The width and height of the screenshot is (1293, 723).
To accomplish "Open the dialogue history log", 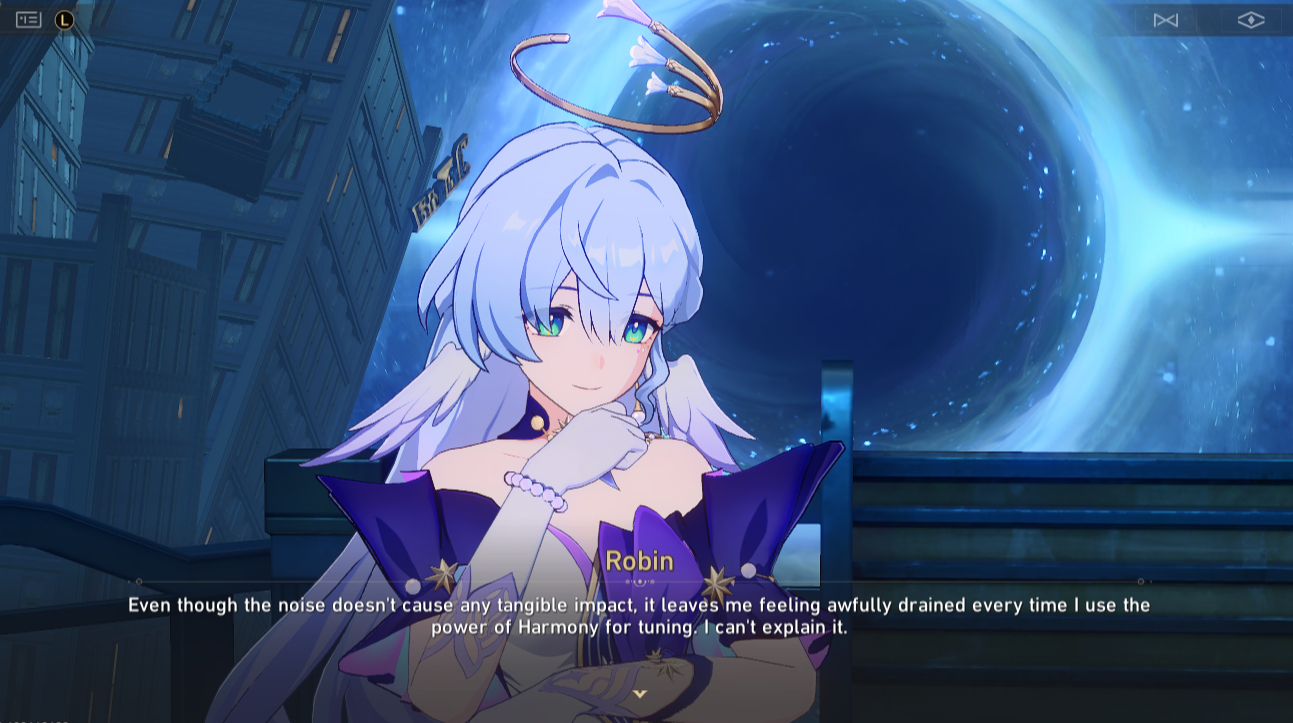I will (29, 19).
